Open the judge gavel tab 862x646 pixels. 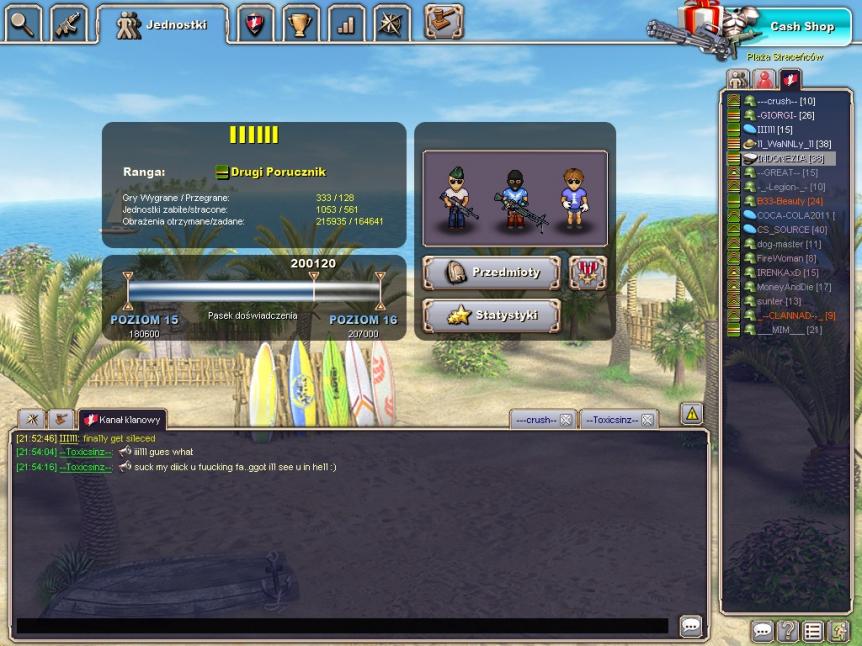pos(443,21)
